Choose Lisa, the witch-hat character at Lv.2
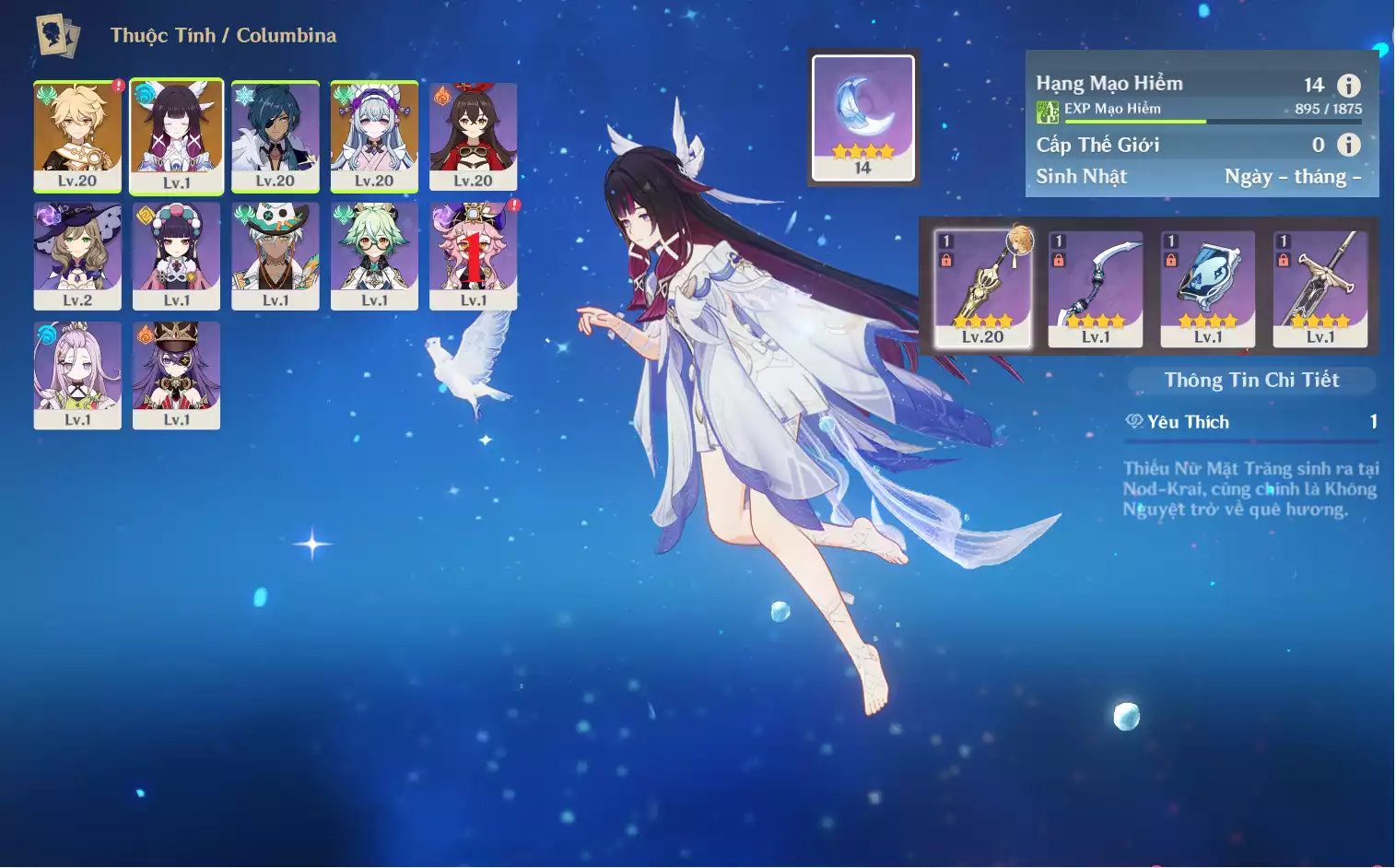Image resolution: width=1396 pixels, height=868 pixels. [x=77, y=255]
